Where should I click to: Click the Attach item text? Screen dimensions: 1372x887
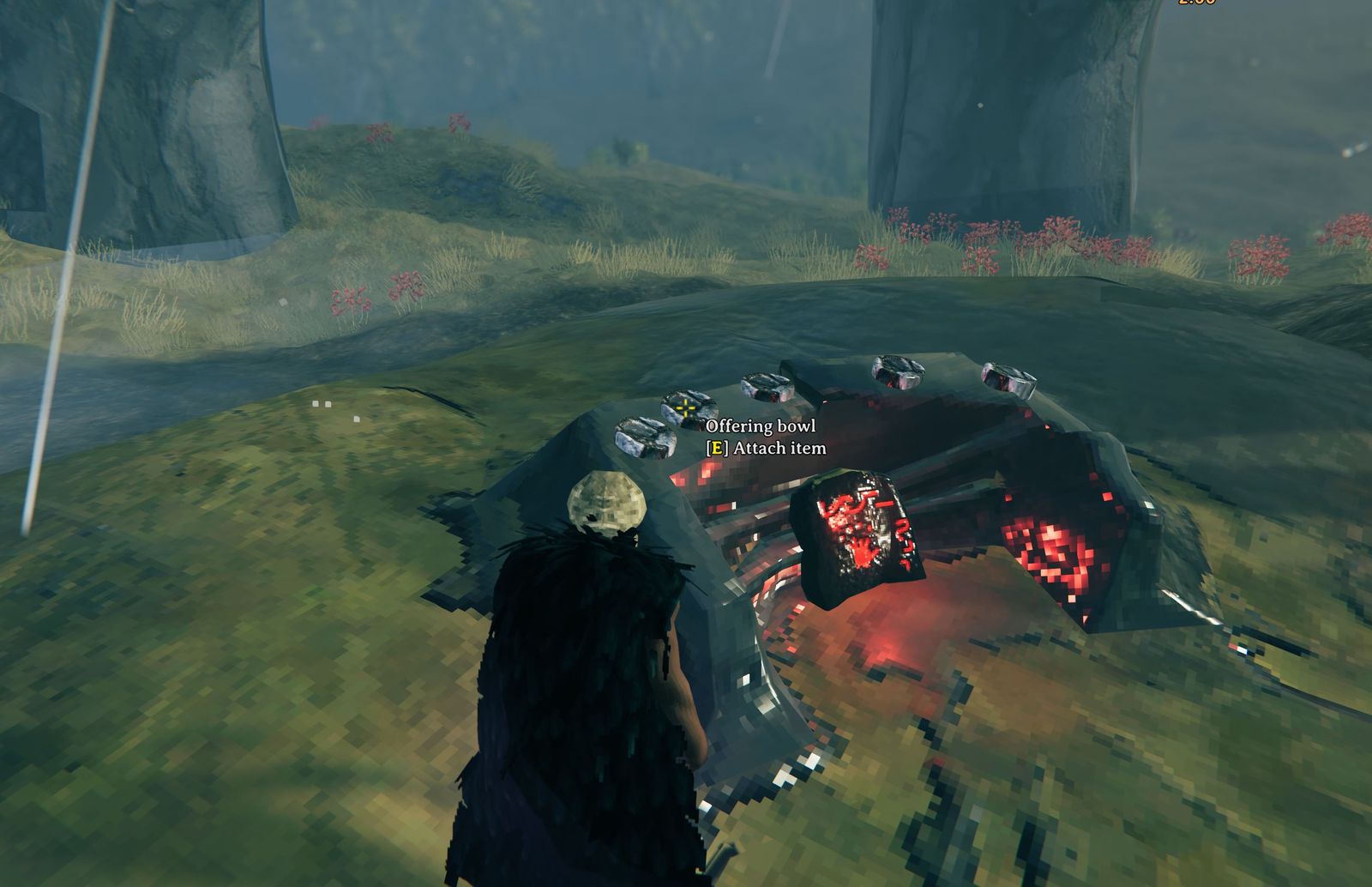(766, 447)
